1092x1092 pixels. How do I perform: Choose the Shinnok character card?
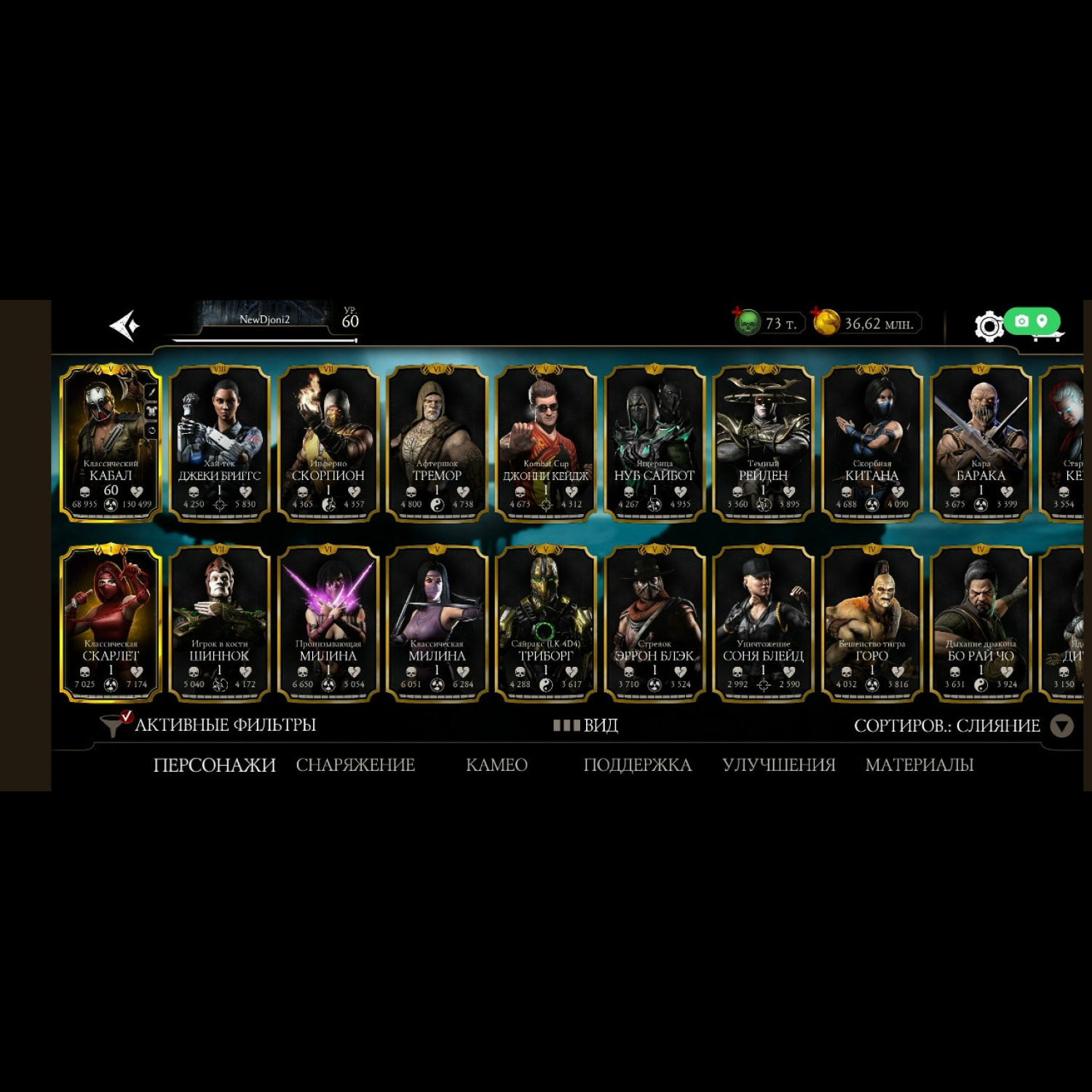point(219,623)
